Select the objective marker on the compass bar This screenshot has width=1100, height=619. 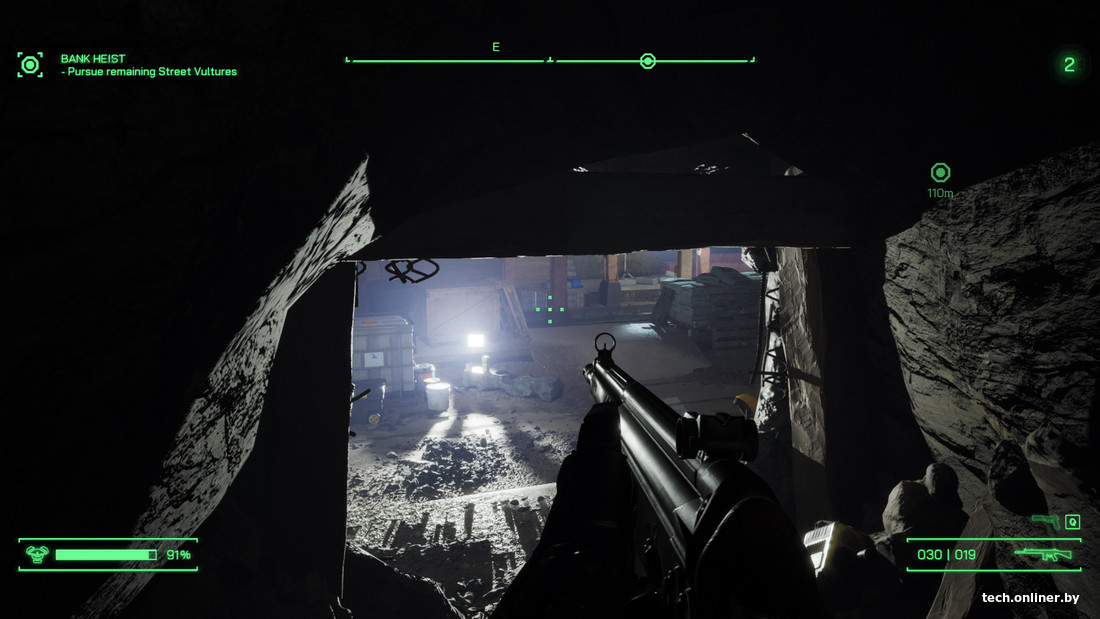(x=647, y=61)
